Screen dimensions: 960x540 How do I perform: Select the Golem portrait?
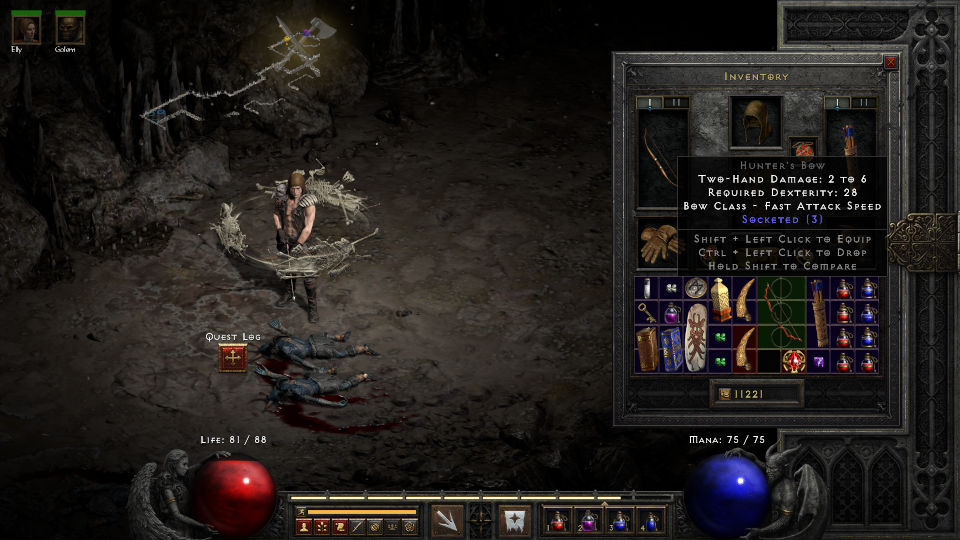[x=69, y=28]
